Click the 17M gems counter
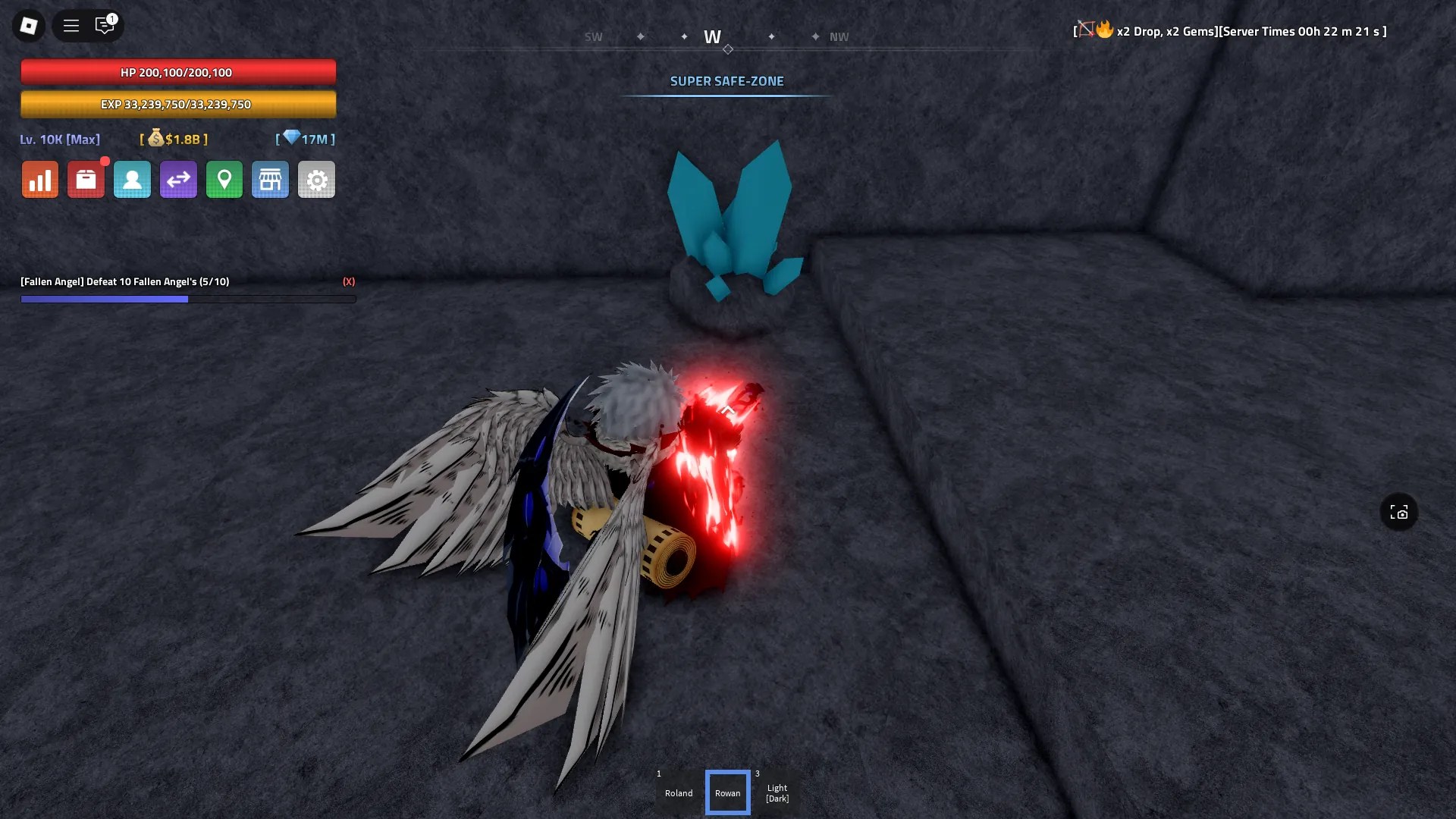1456x819 pixels. [x=305, y=140]
